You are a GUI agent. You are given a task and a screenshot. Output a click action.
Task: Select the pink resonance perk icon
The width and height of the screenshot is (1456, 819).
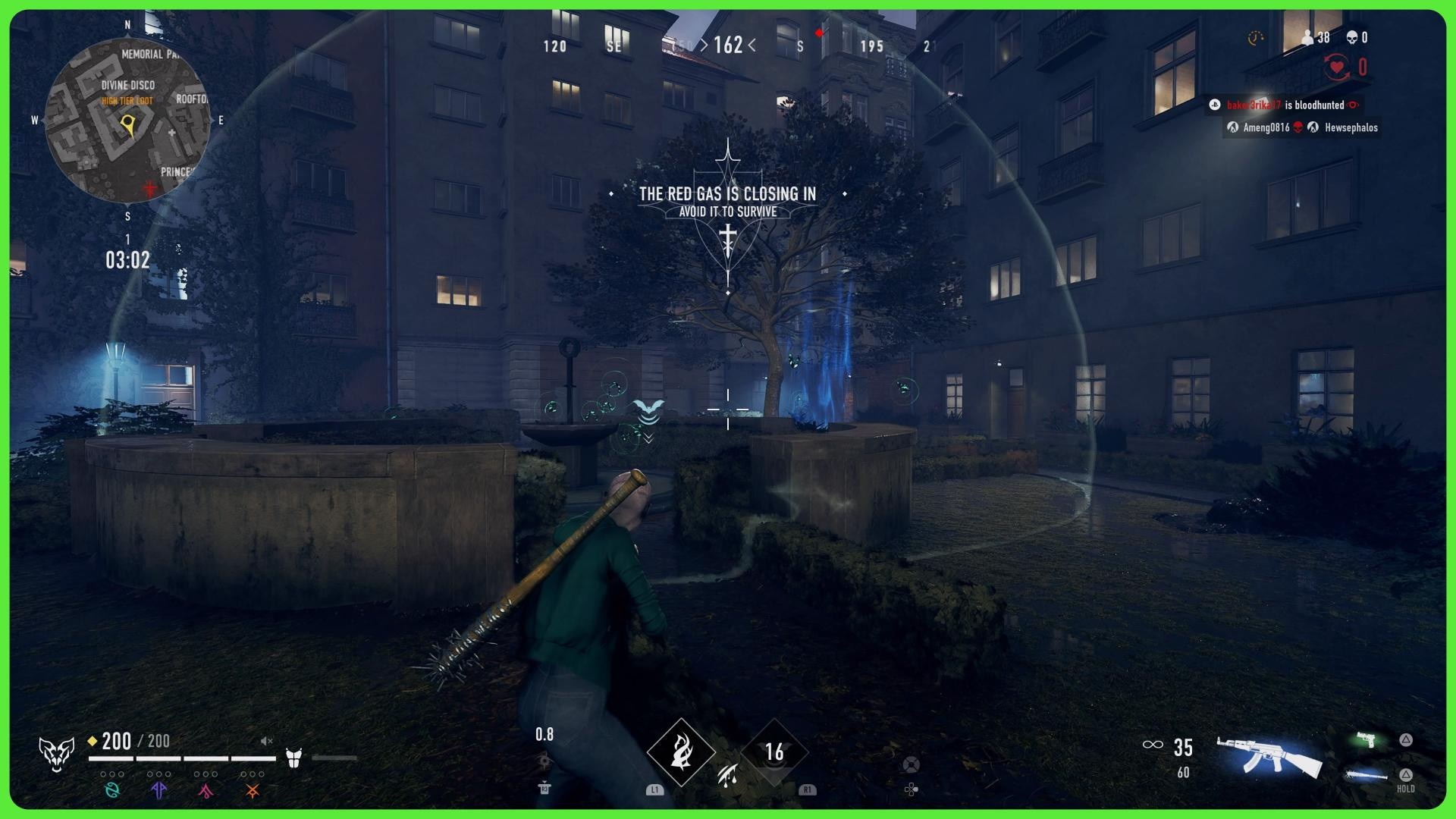(206, 791)
